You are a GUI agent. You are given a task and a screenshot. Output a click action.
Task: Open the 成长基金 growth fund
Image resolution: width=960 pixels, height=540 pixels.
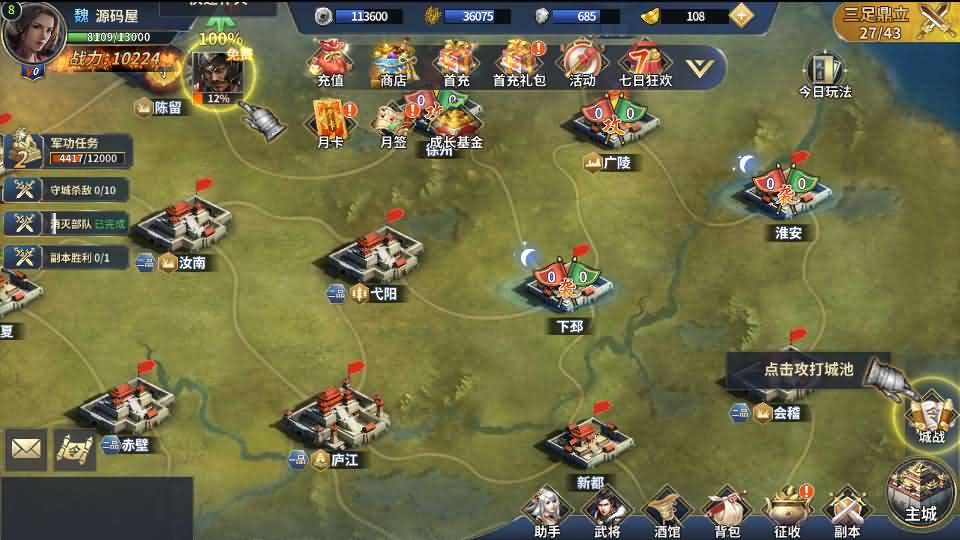point(456,124)
